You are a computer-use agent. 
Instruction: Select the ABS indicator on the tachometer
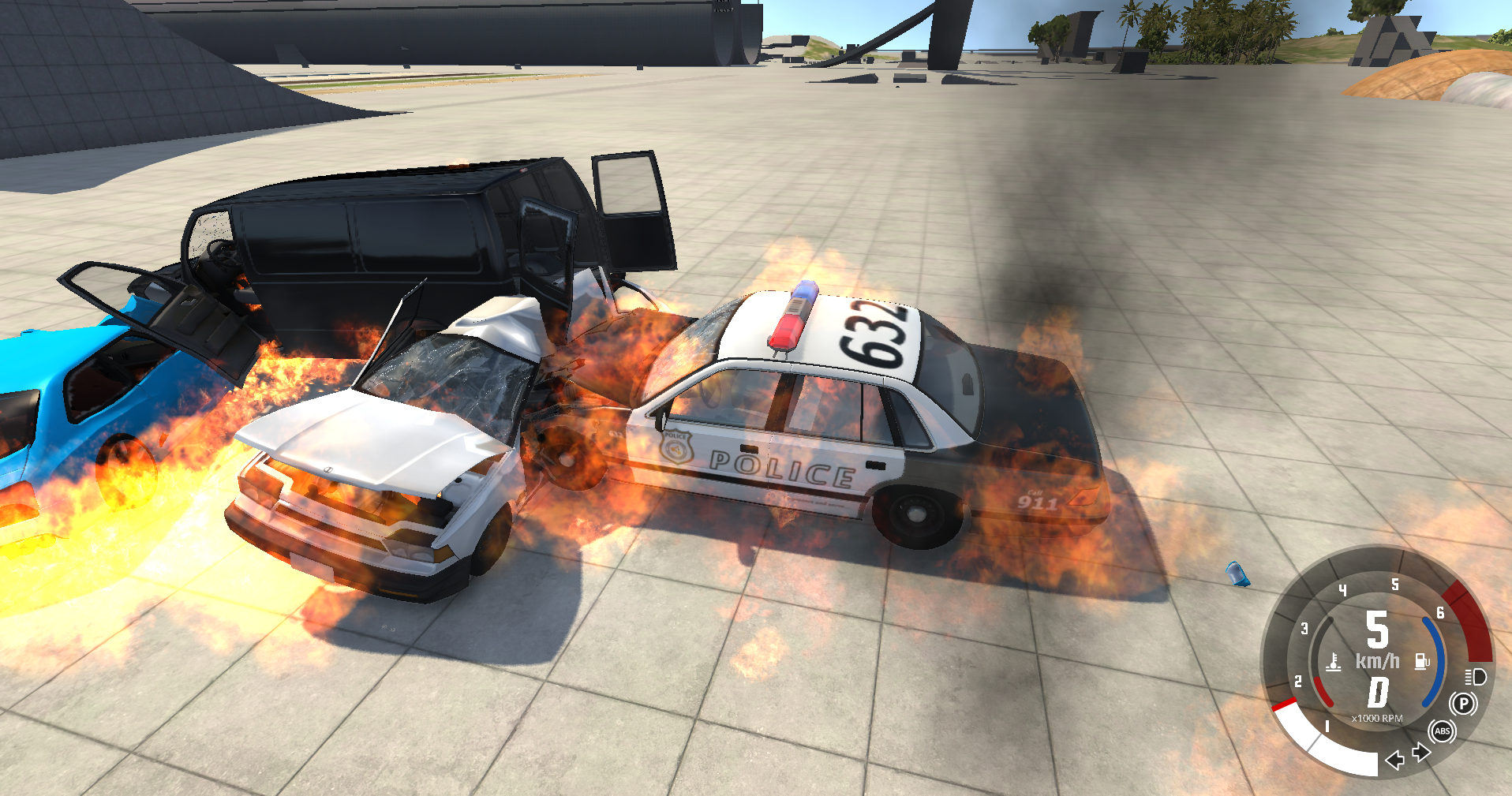(x=1443, y=731)
